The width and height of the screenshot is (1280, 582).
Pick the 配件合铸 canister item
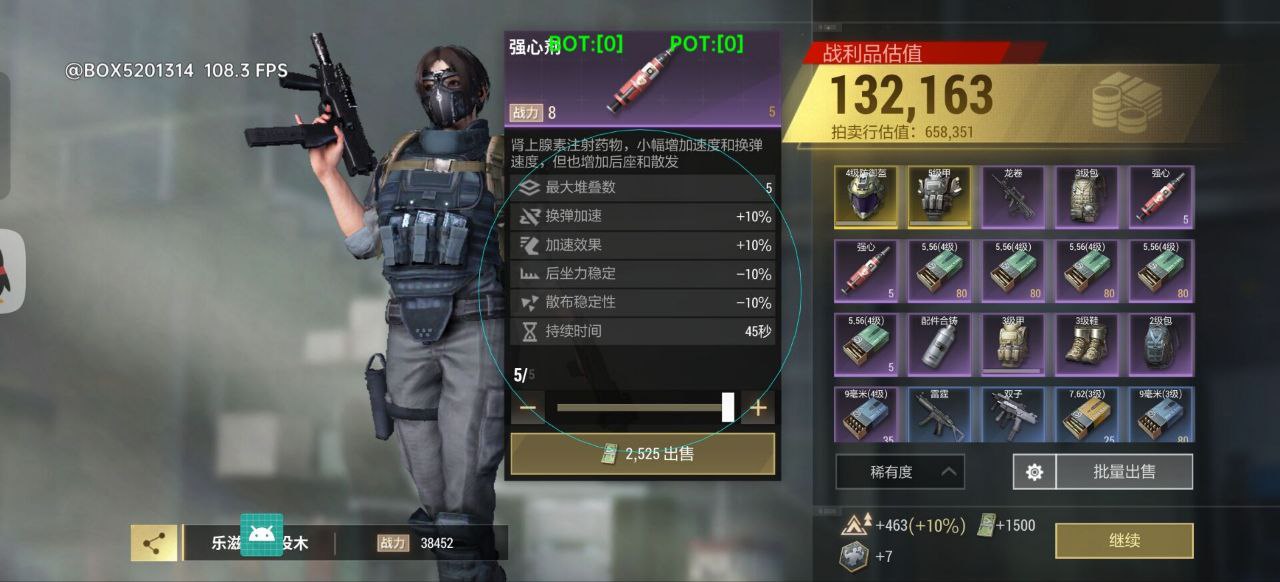(940, 344)
